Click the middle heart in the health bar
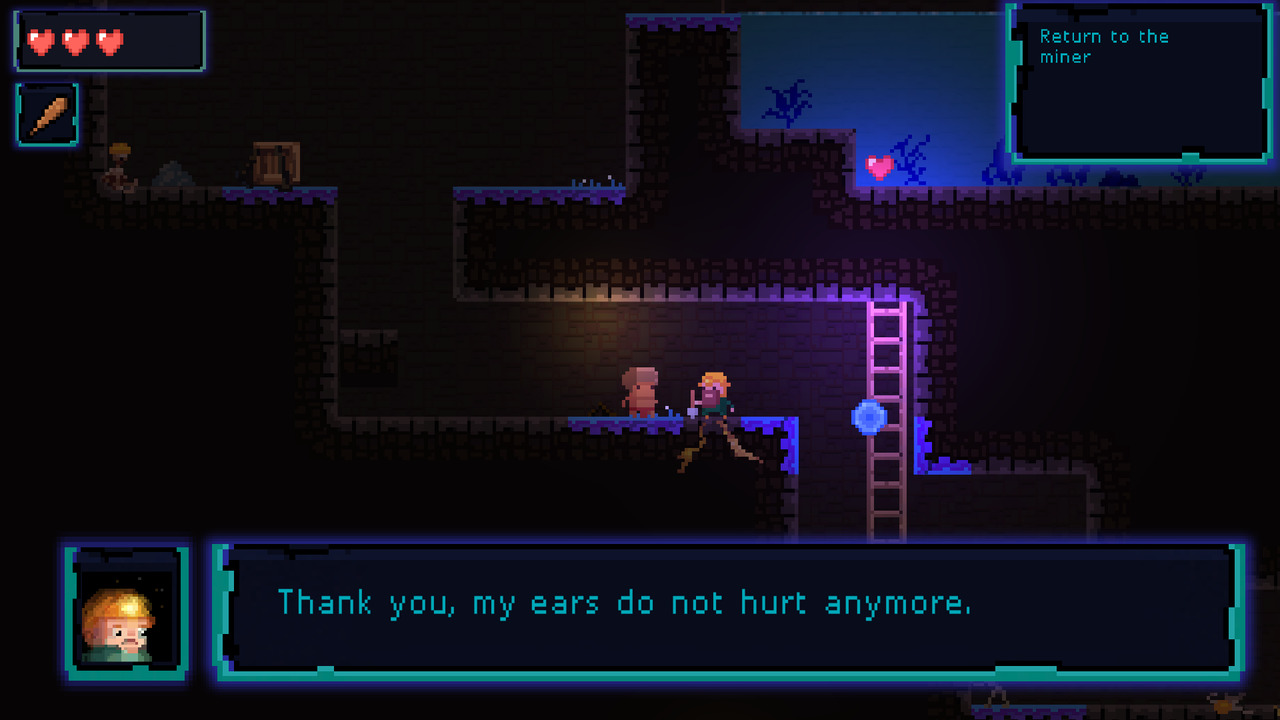The width and height of the screenshot is (1280, 720). click(x=75, y=43)
